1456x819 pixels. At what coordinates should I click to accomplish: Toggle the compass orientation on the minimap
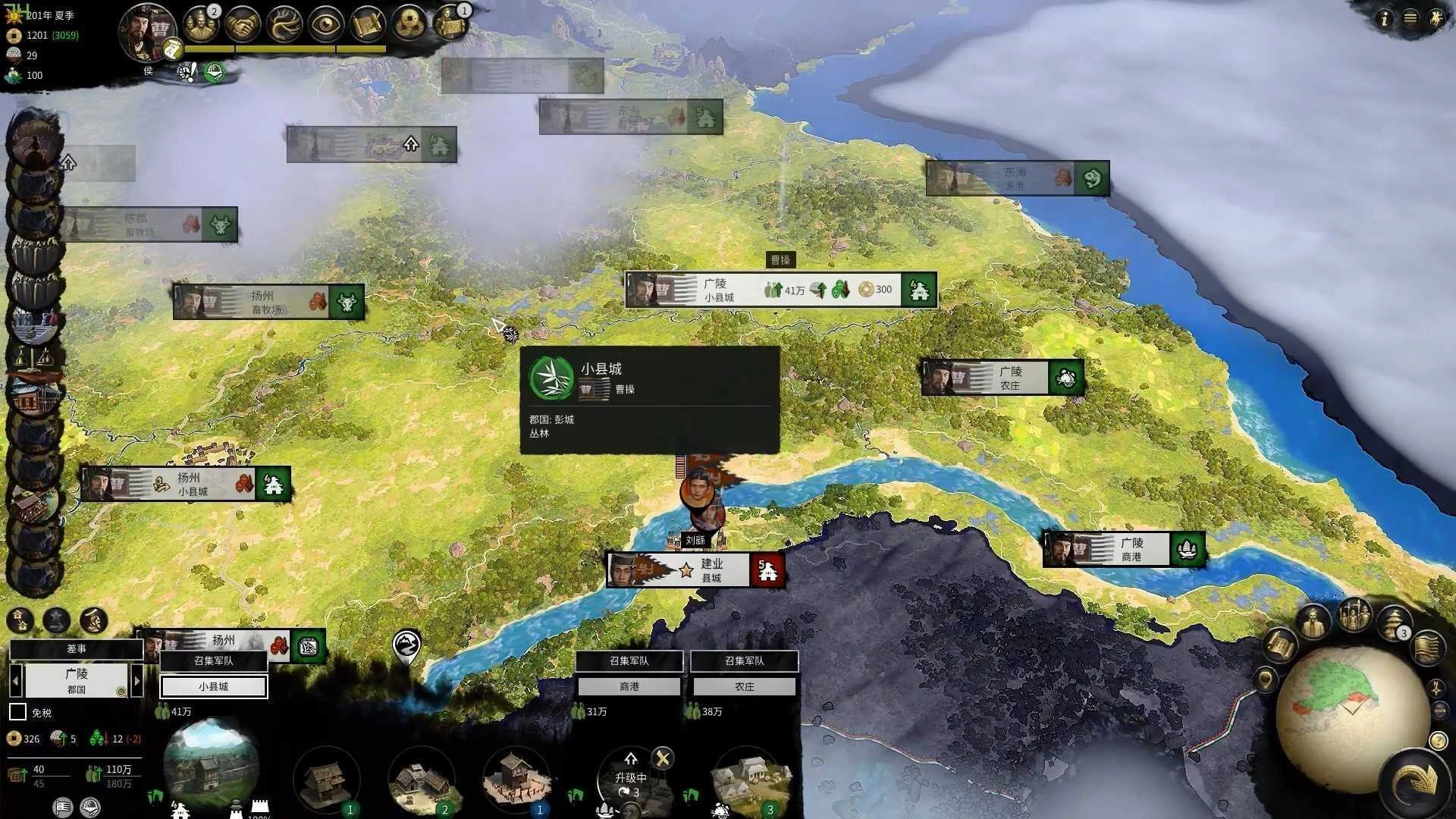point(1436,689)
